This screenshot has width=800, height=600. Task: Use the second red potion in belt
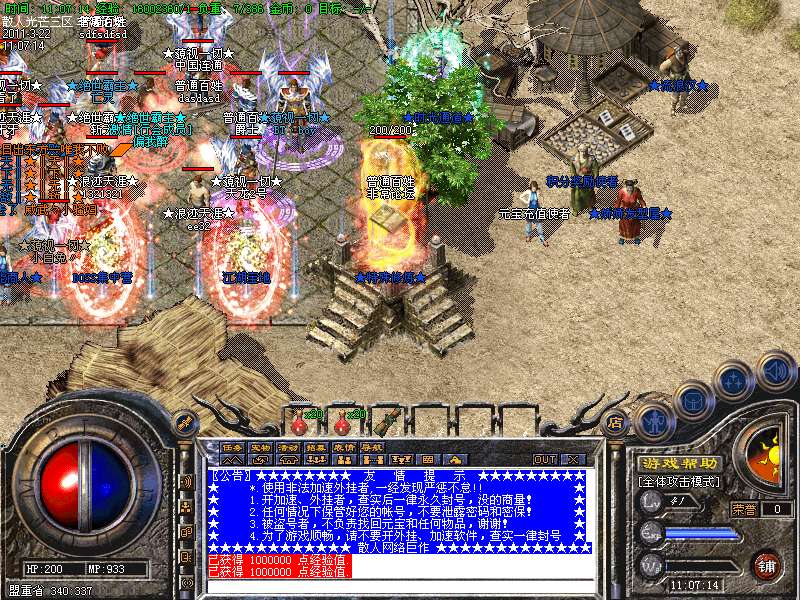pyautogui.click(x=343, y=420)
